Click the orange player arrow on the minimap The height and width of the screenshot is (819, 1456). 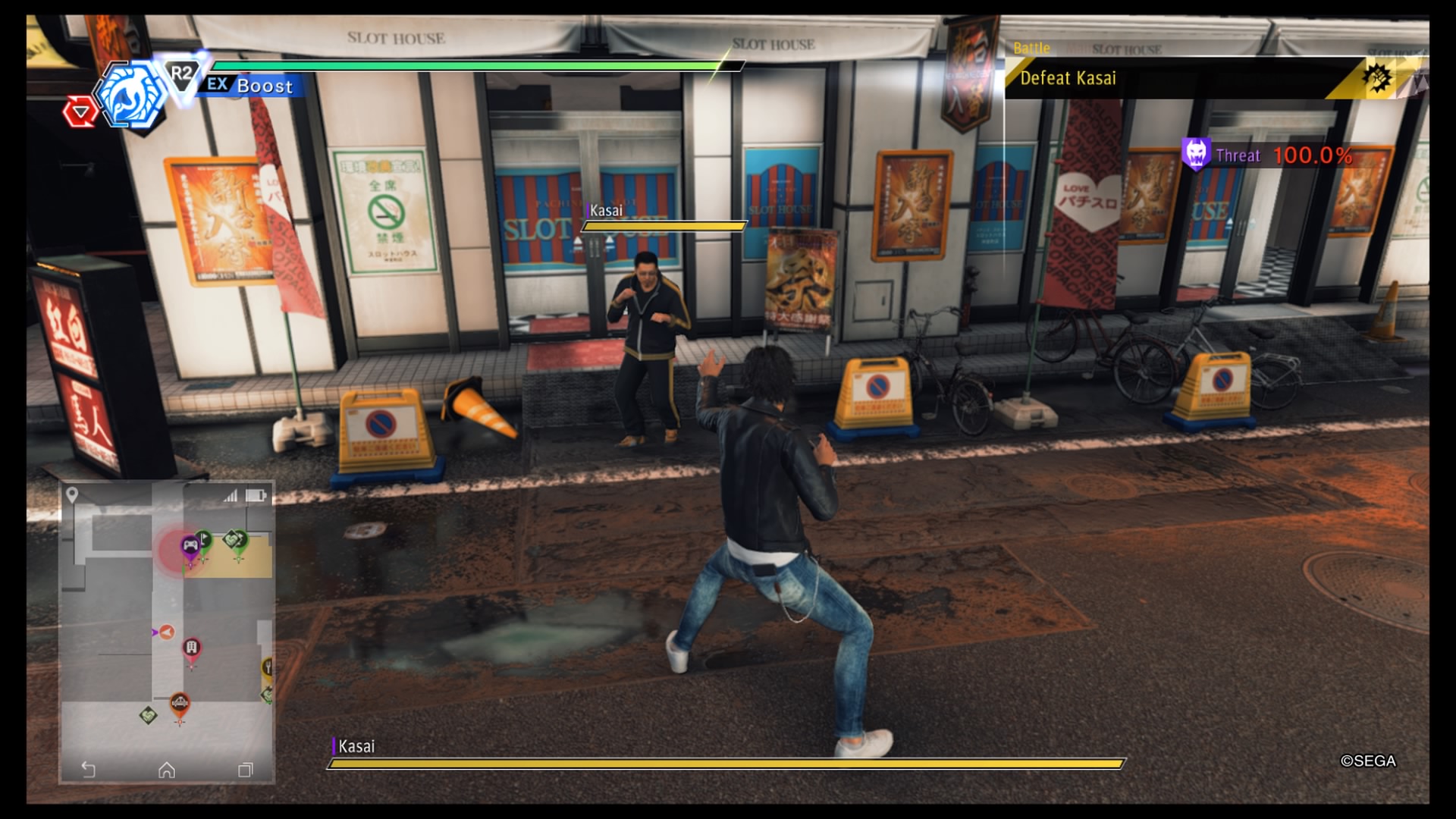click(x=166, y=632)
